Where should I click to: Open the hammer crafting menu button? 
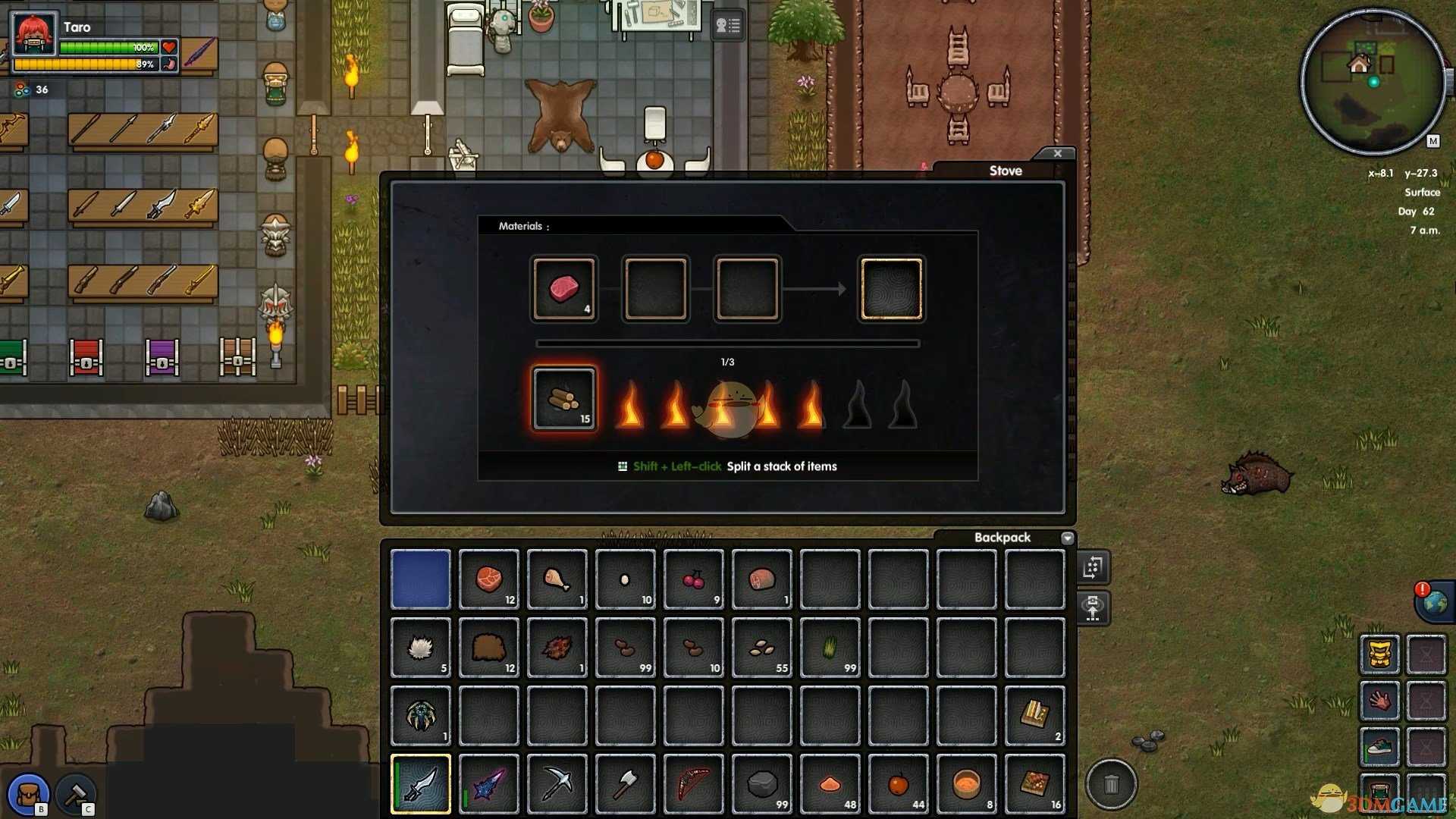point(76,794)
